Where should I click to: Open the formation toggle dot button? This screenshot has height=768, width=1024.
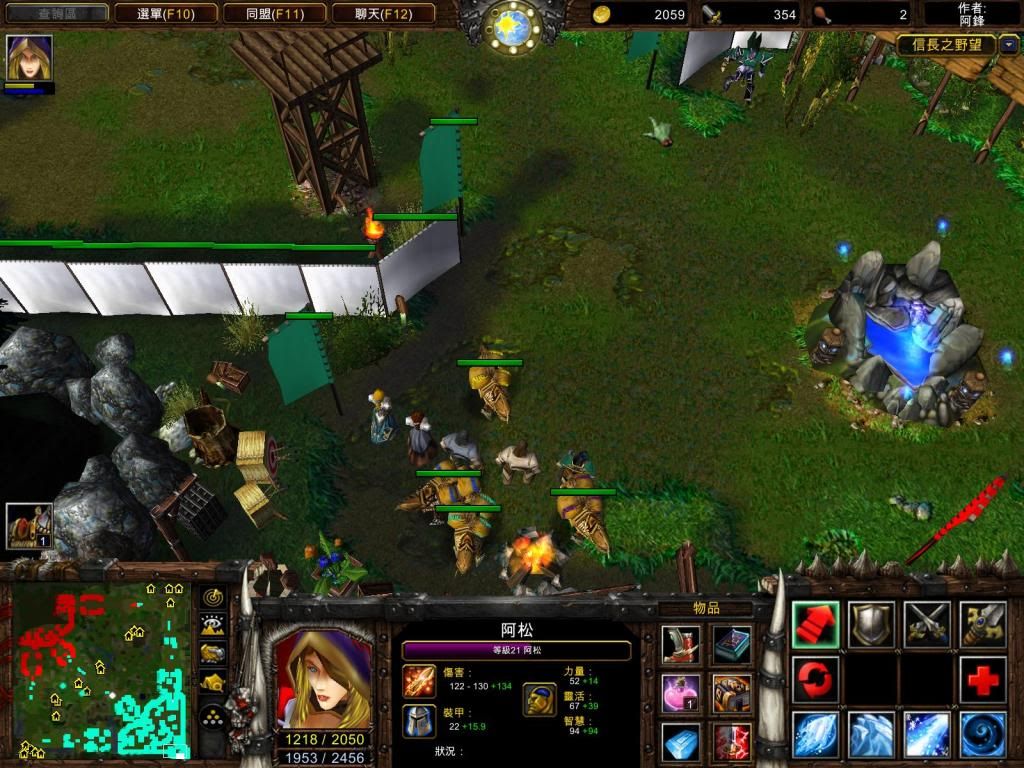pos(213,716)
